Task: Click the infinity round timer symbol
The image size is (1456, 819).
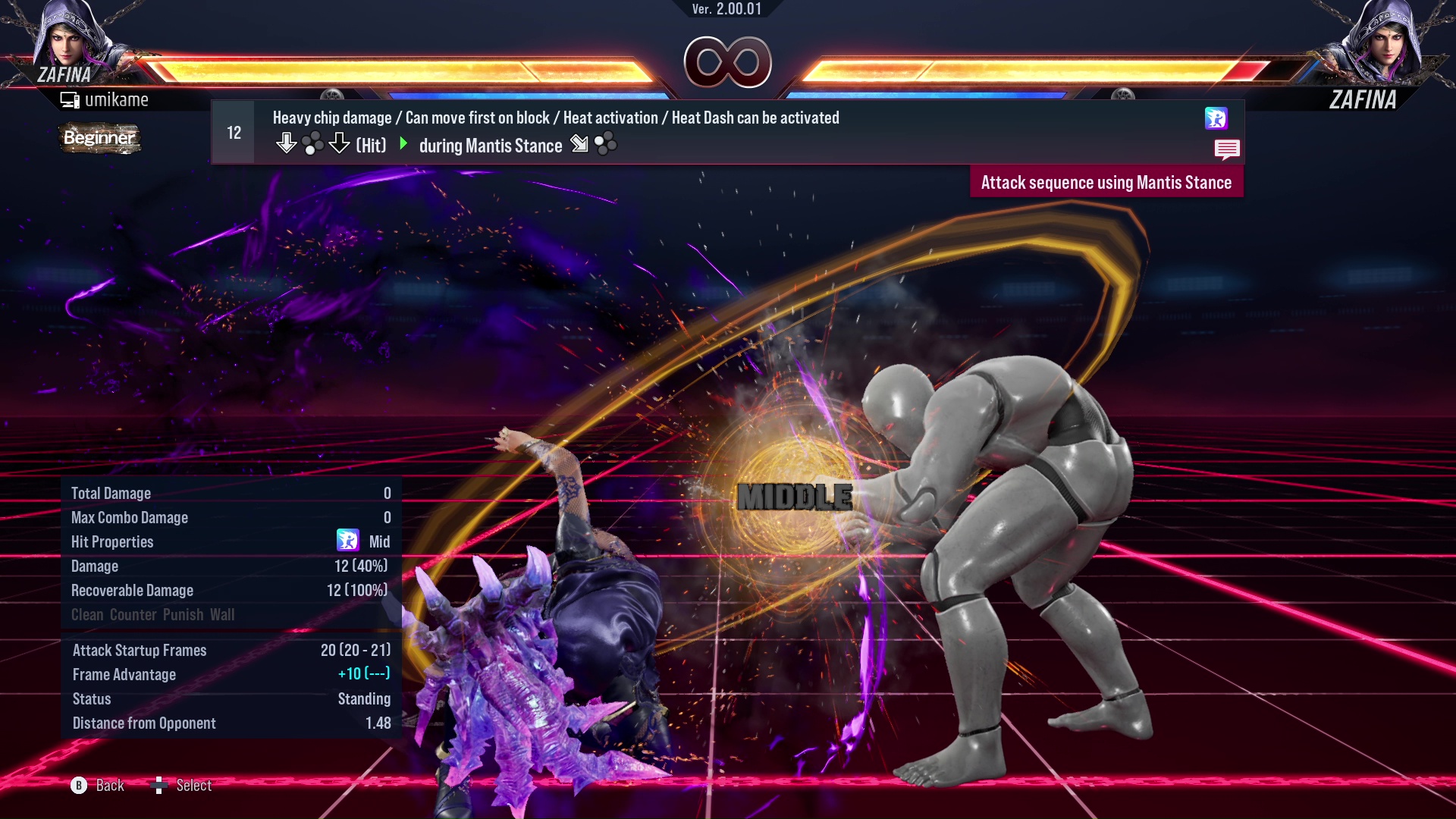Action: [726, 61]
